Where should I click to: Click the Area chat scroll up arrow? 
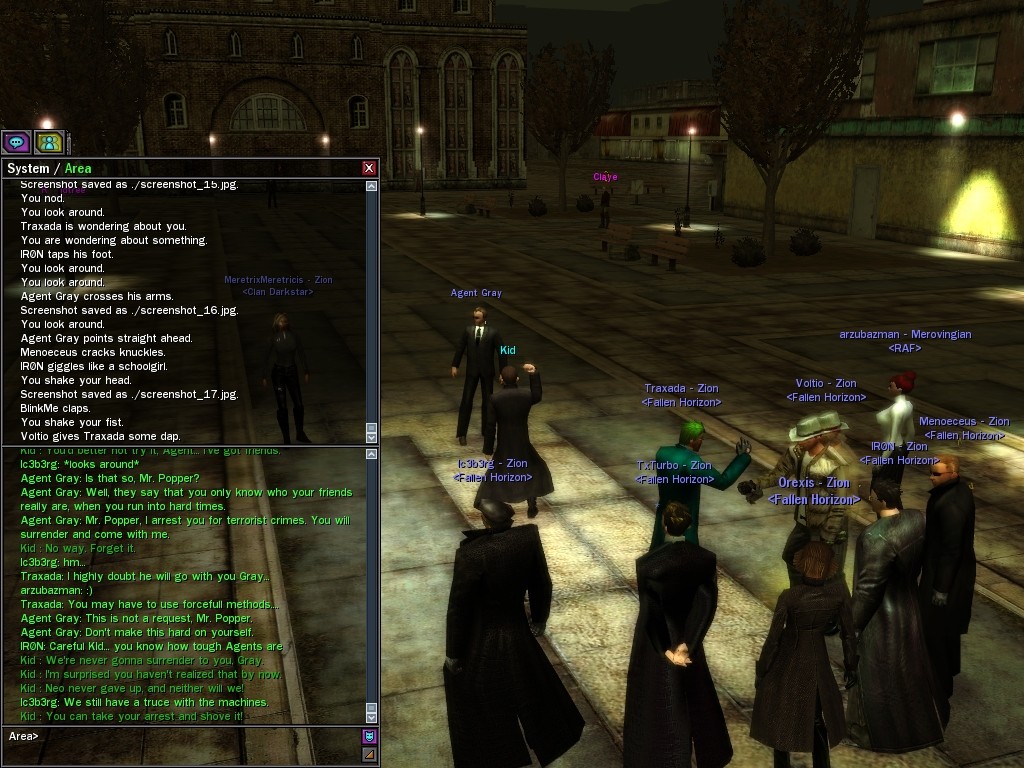[x=372, y=454]
